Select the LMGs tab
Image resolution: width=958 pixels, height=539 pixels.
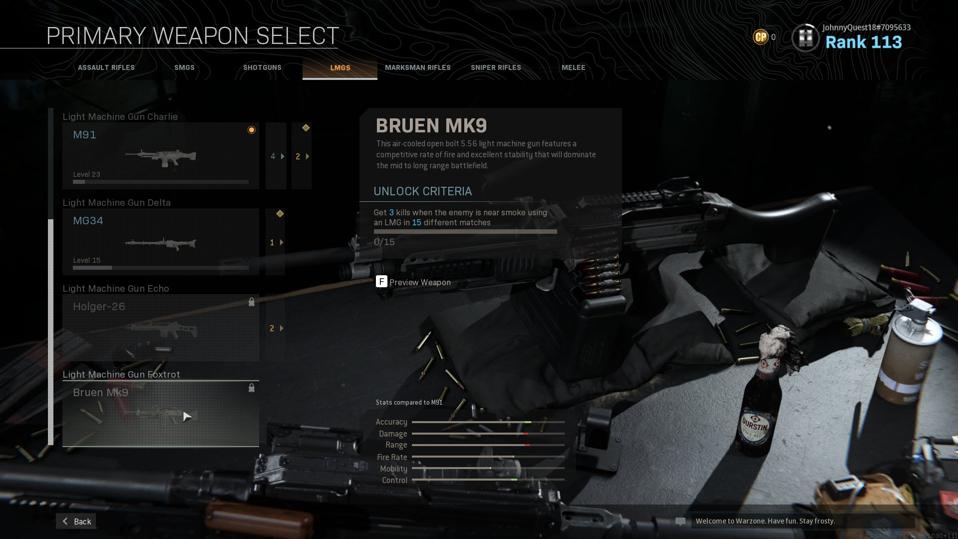(x=340, y=68)
